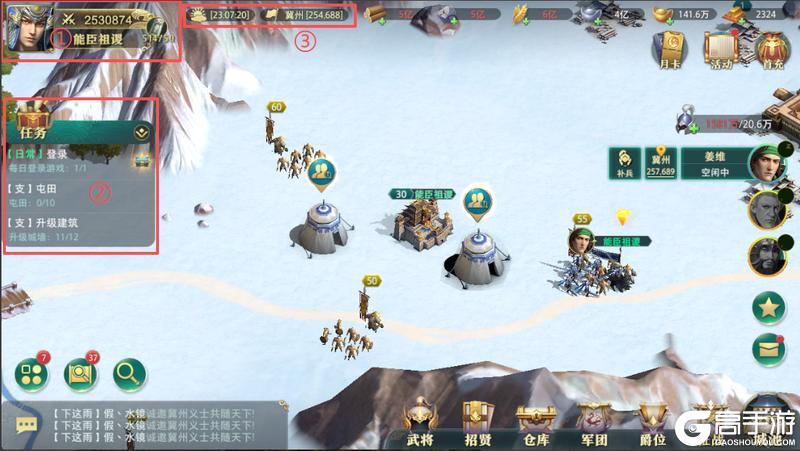Jump to 冀州 257,689 coordinates
Viewport: 800px width, 451px height.
[659, 162]
